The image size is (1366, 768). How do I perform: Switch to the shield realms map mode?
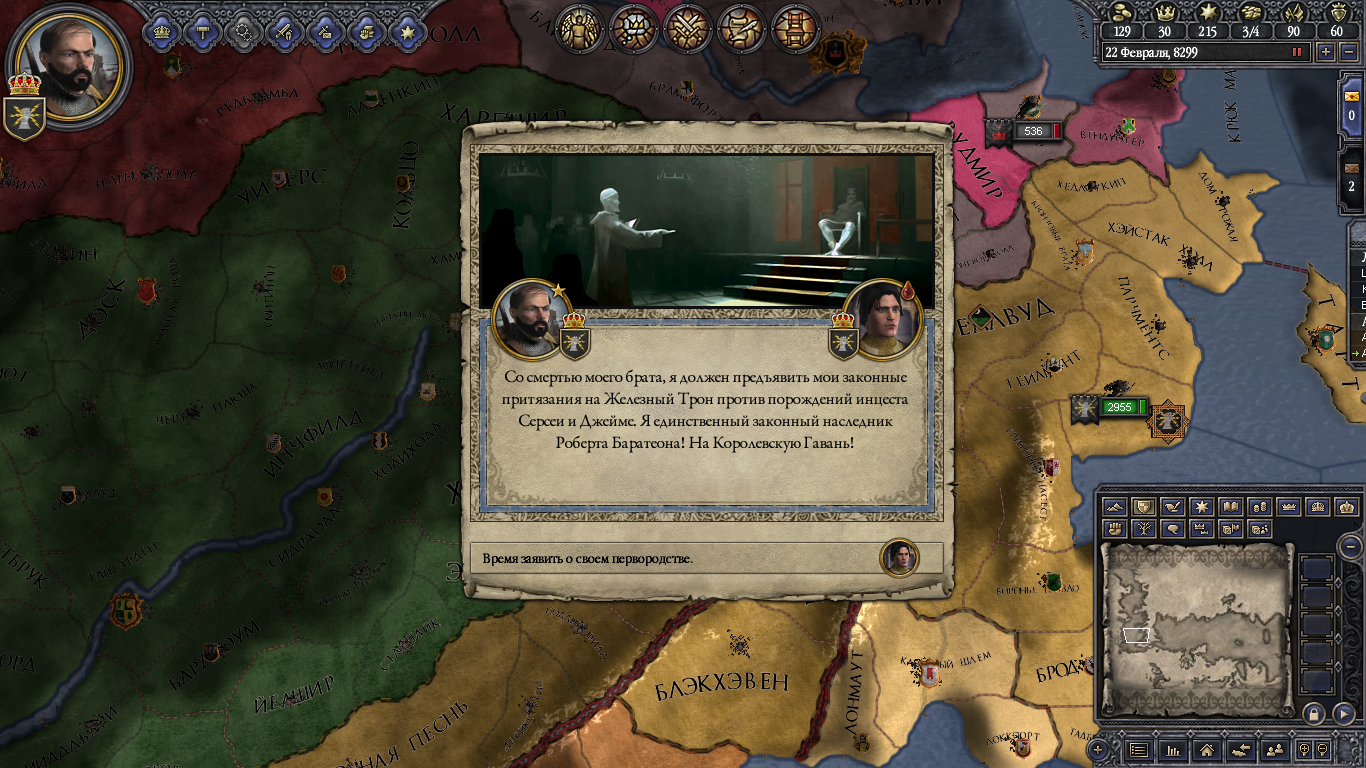[x=1144, y=507]
